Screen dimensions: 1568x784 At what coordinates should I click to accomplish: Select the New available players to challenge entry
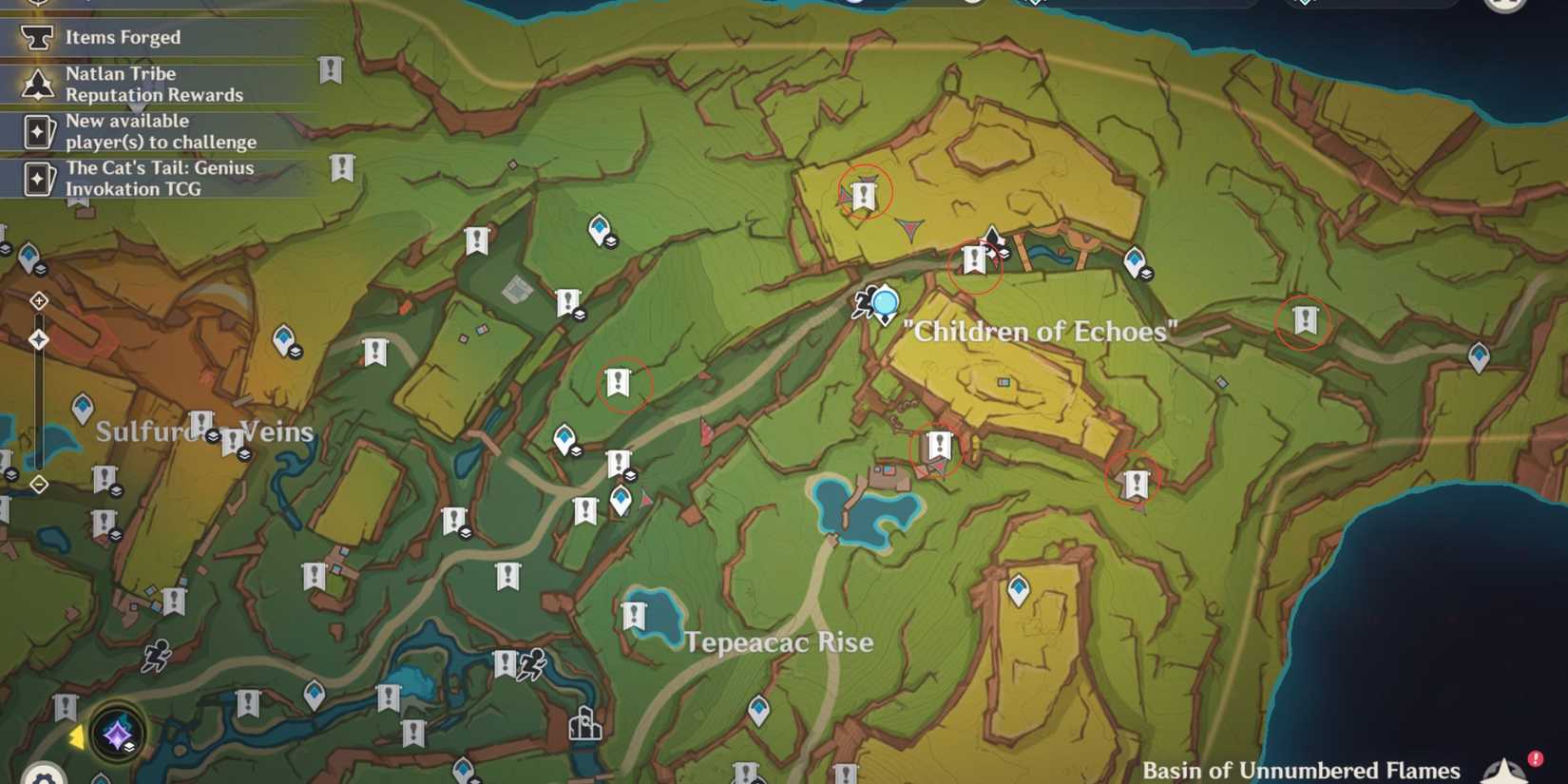(x=160, y=131)
